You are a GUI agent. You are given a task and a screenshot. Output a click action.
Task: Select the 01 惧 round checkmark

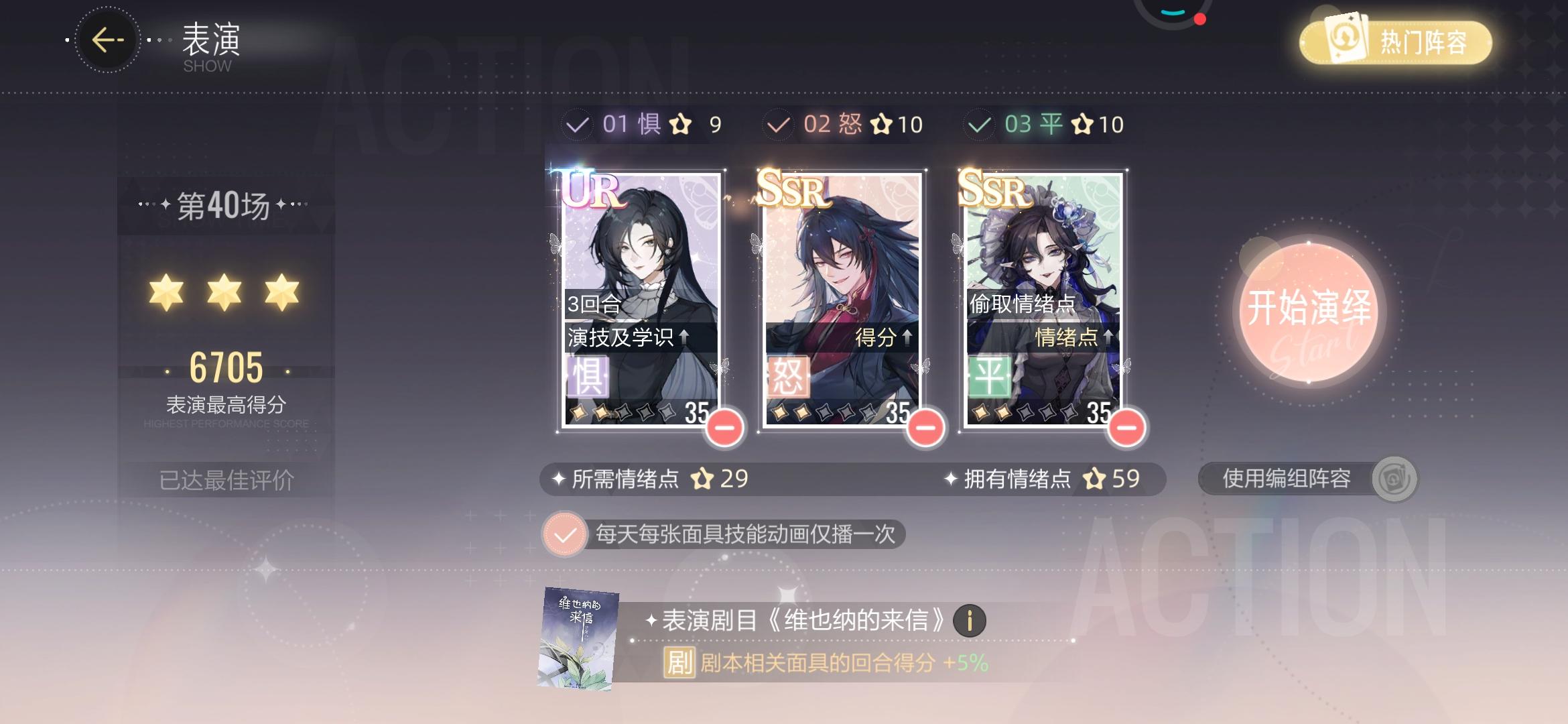coord(578,123)
